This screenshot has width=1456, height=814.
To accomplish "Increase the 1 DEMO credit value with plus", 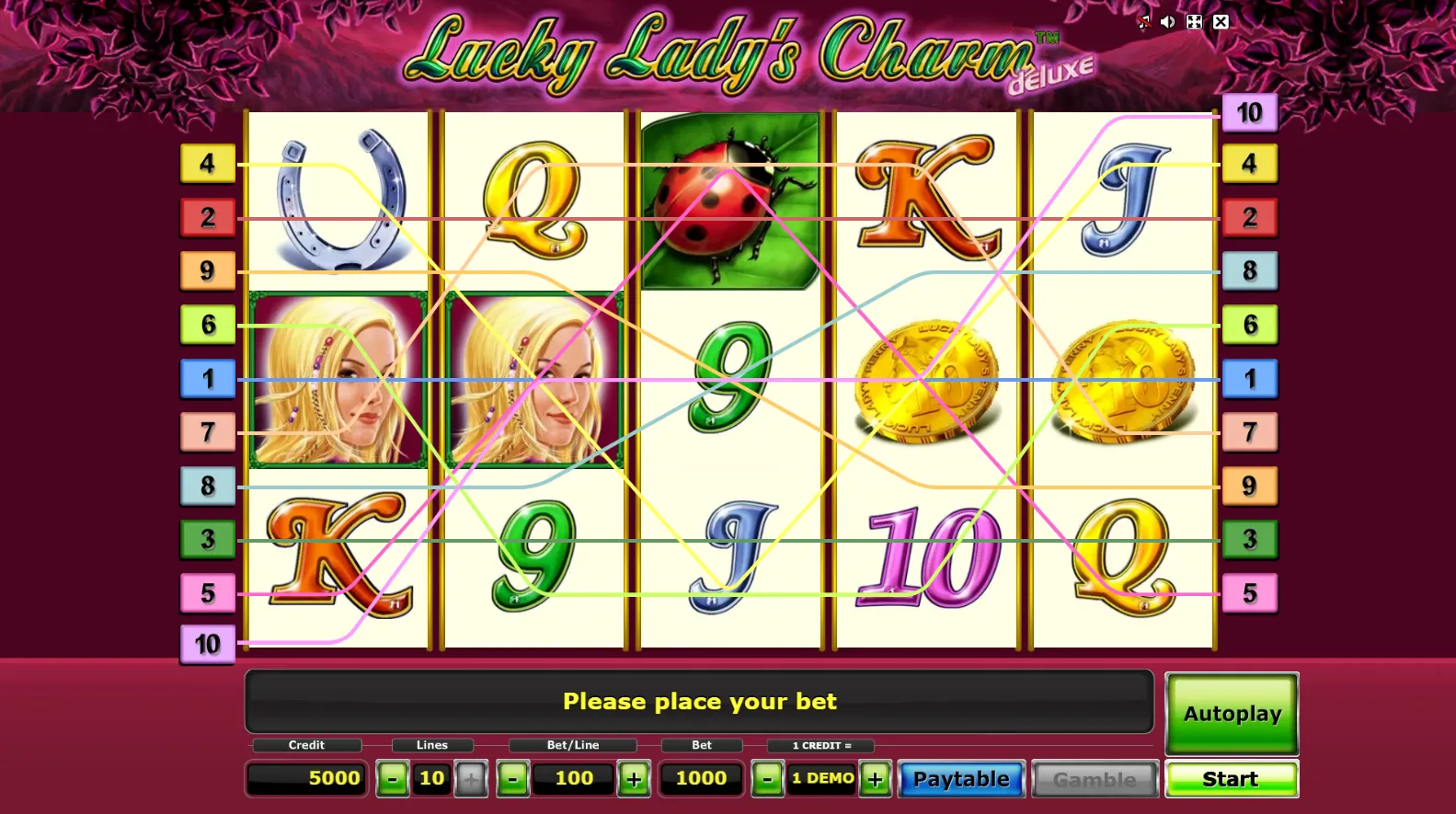I will tap(875, 778).
